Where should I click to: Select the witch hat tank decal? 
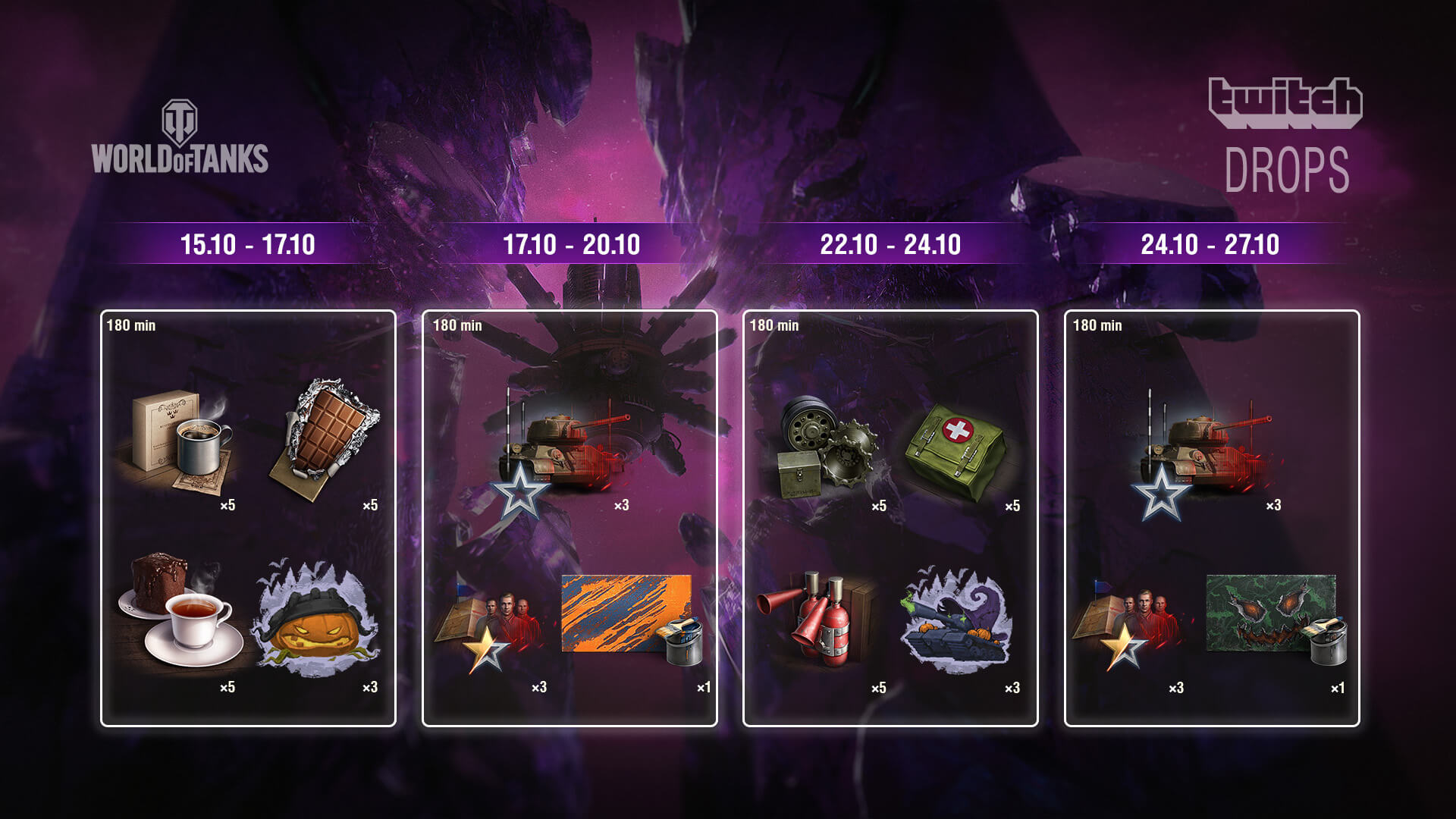[955, 618]
